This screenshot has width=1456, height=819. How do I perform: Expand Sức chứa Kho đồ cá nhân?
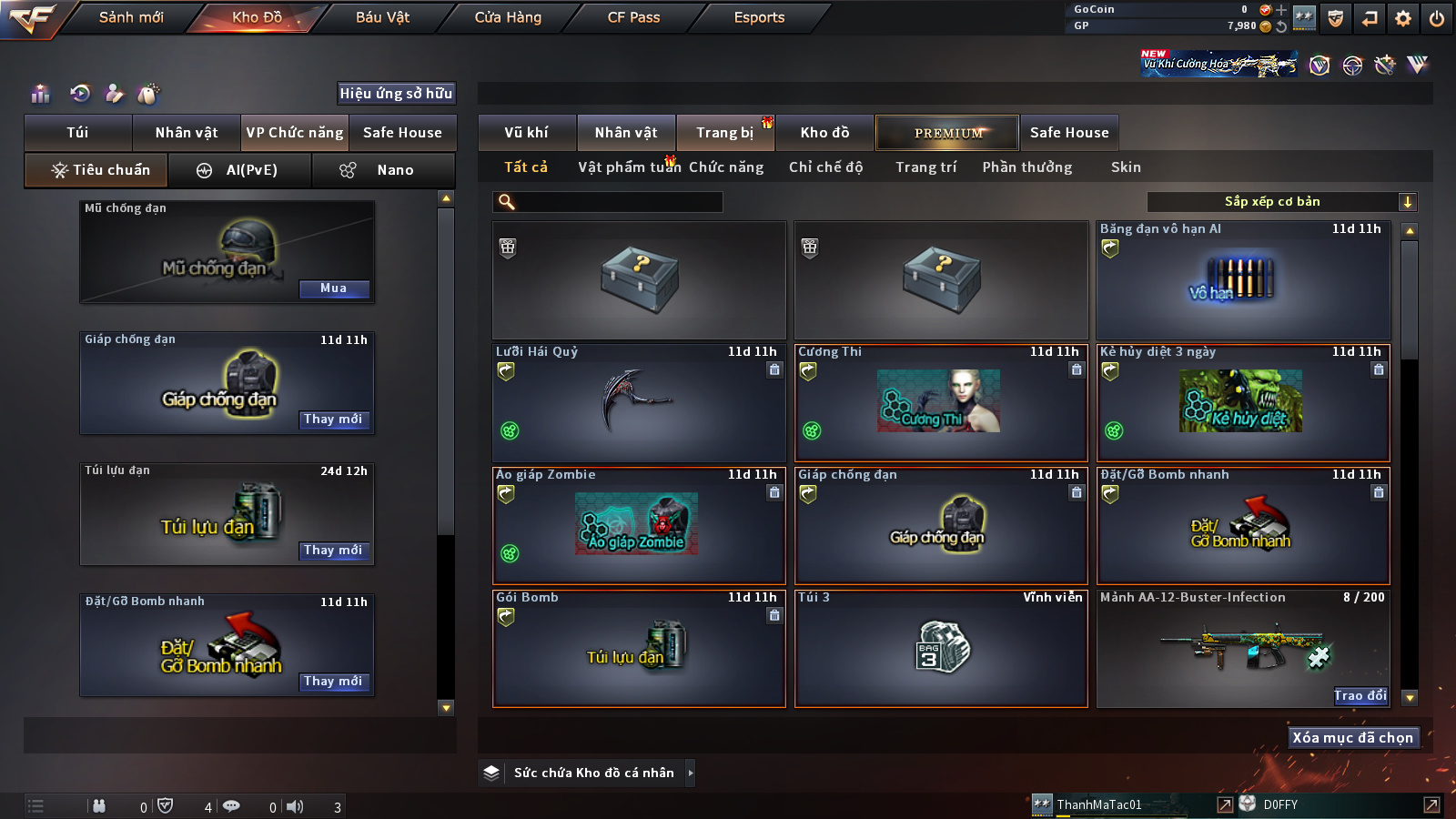[x=690, y=773]
